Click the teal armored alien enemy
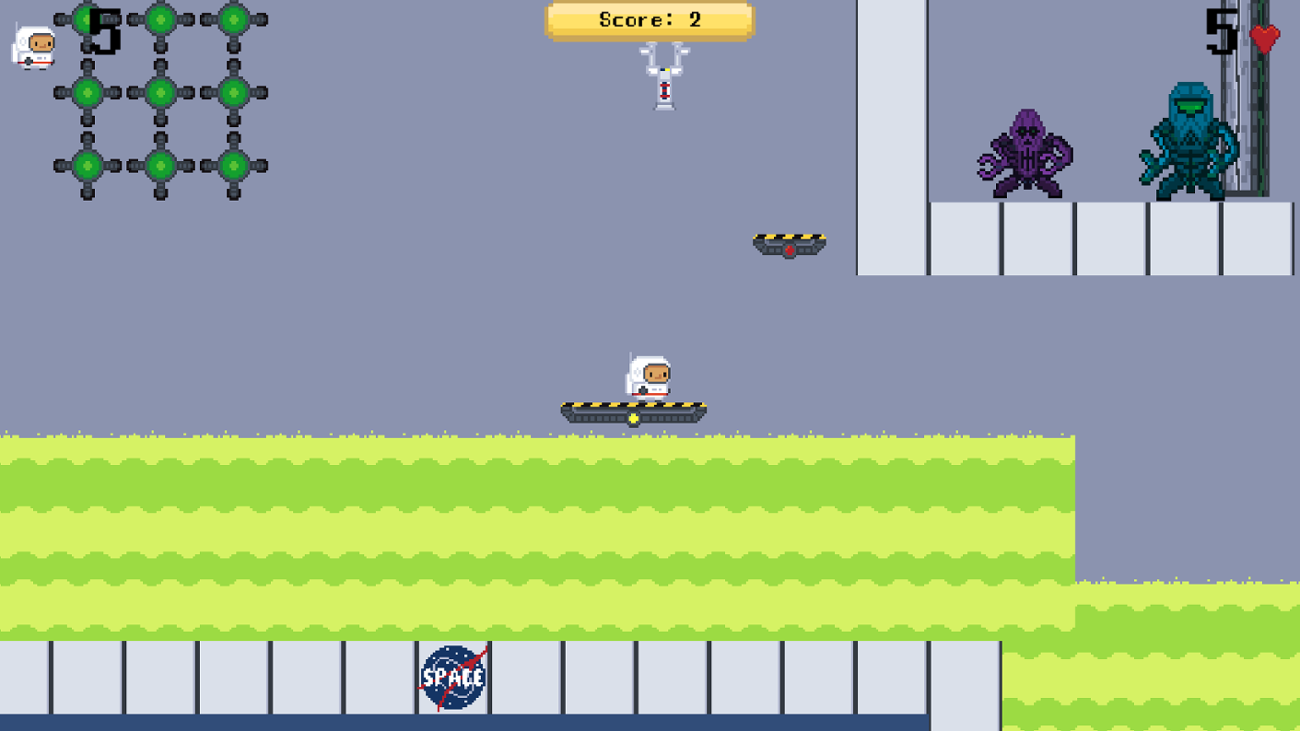This screenshot has height=731, width=1300. (x=1190, y=140)
